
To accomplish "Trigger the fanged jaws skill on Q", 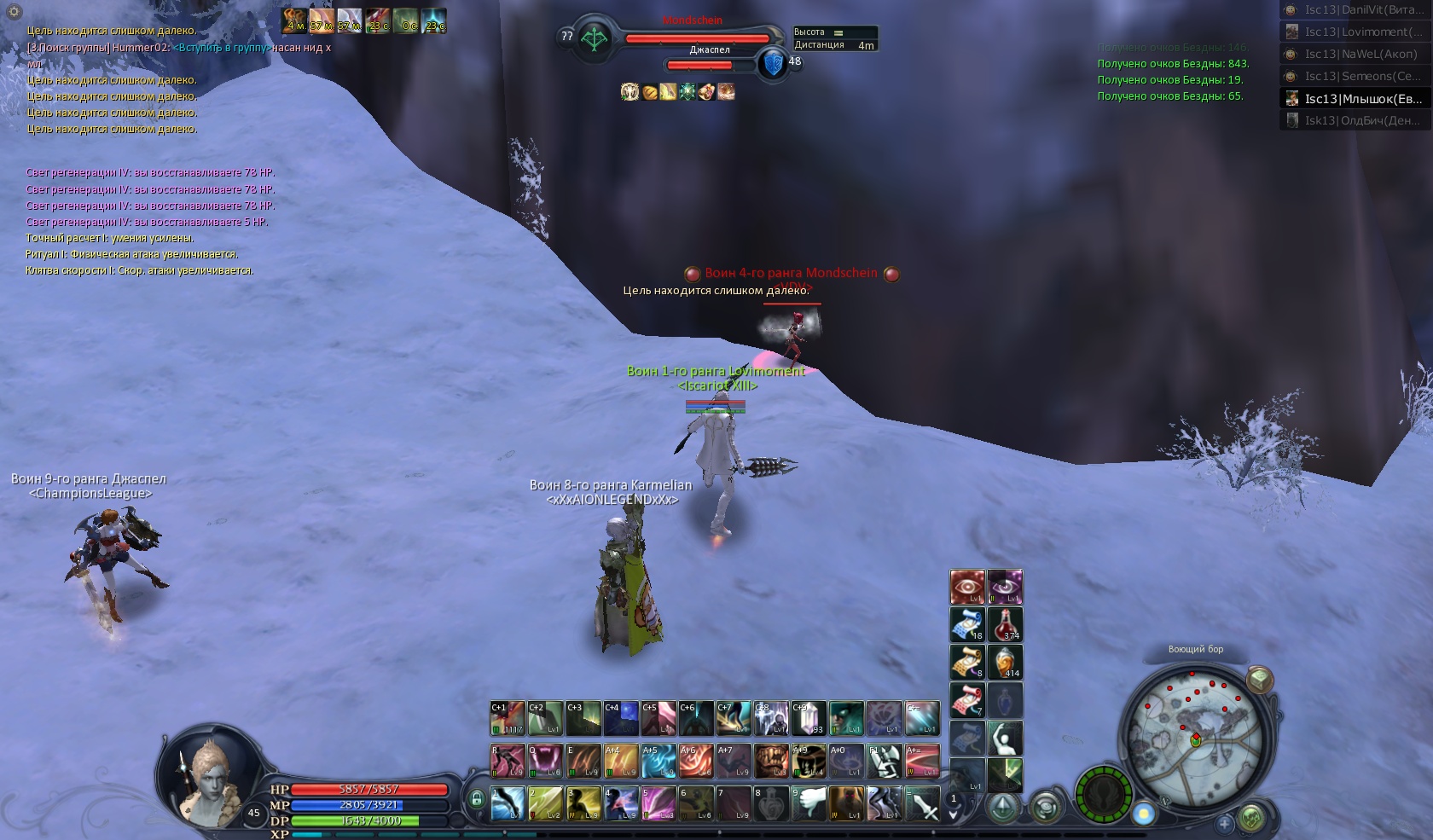I will tap(545, 761).
